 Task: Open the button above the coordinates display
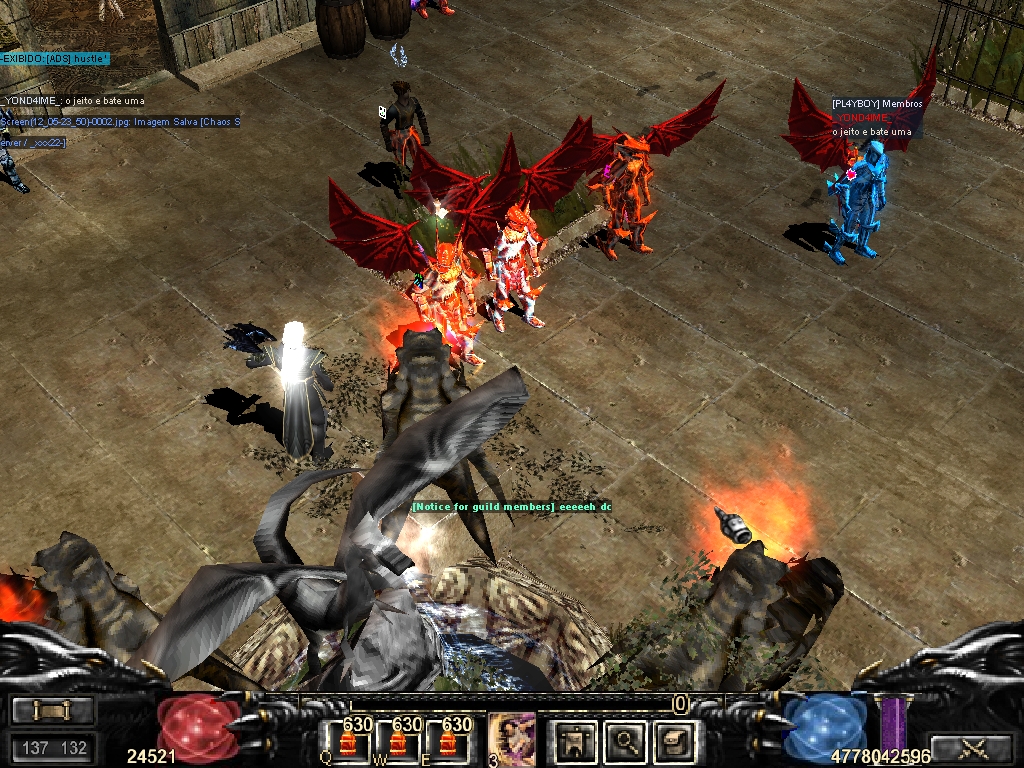pyautogui.click(x=53, y=710)
